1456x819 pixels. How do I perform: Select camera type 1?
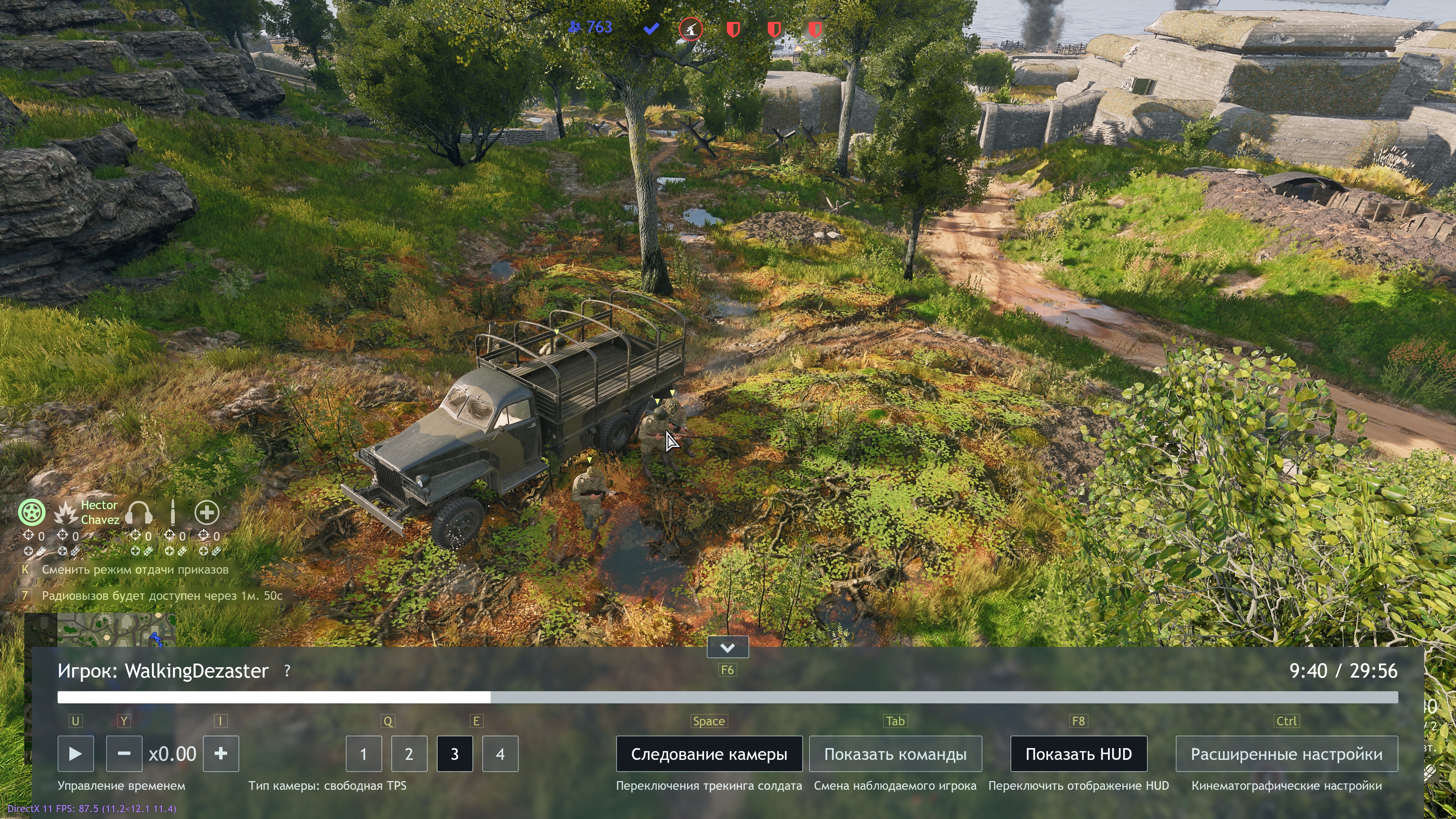click(x=364, y=753)
